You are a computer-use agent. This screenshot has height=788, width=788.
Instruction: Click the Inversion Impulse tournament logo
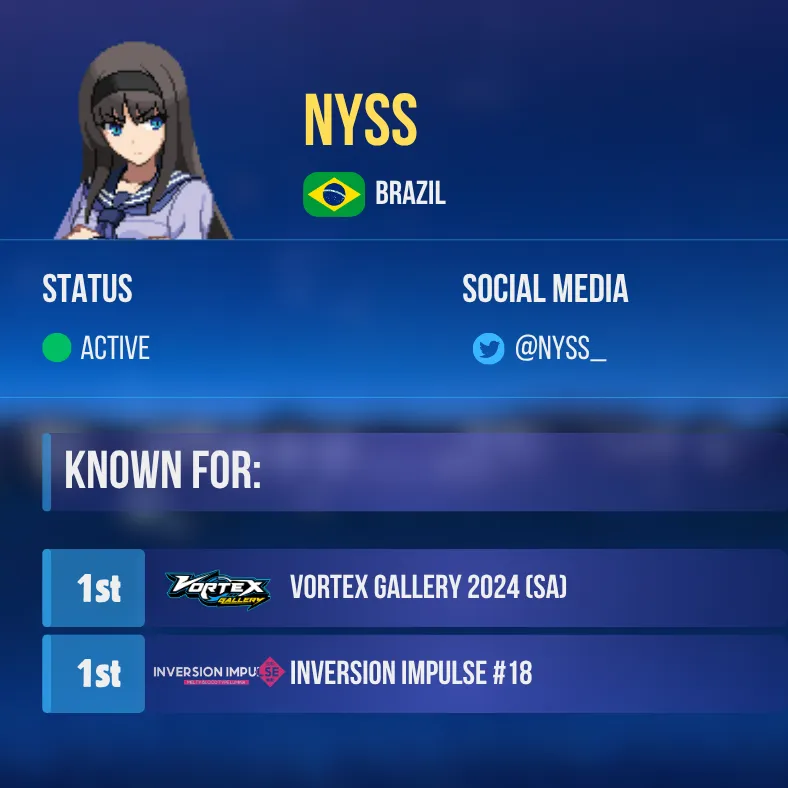pyautogui.click(x=218, y=673)
